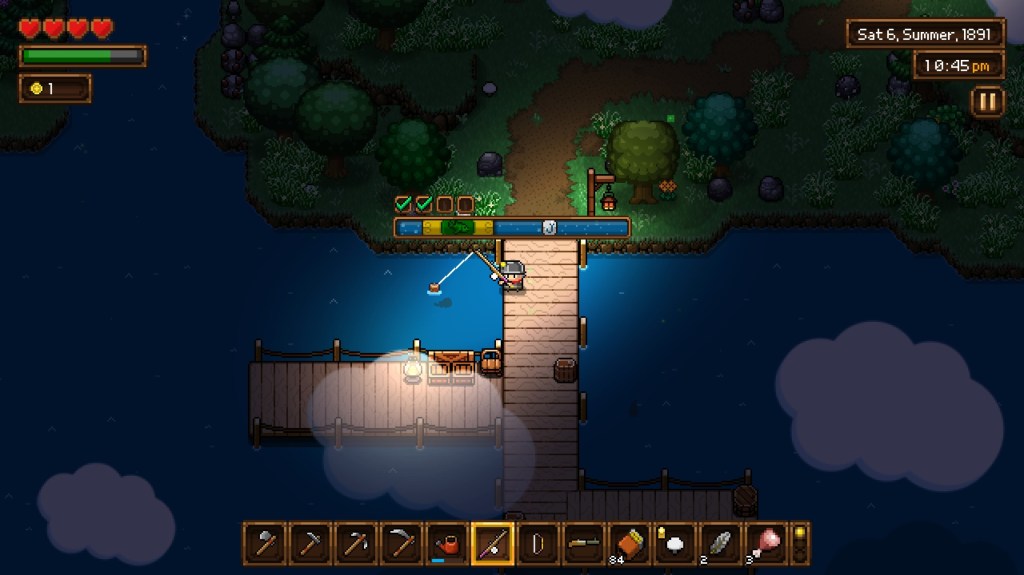1024x575 pixels.
Task: Choose the pickaxe hotbar slot
Action: coord(356,543)
